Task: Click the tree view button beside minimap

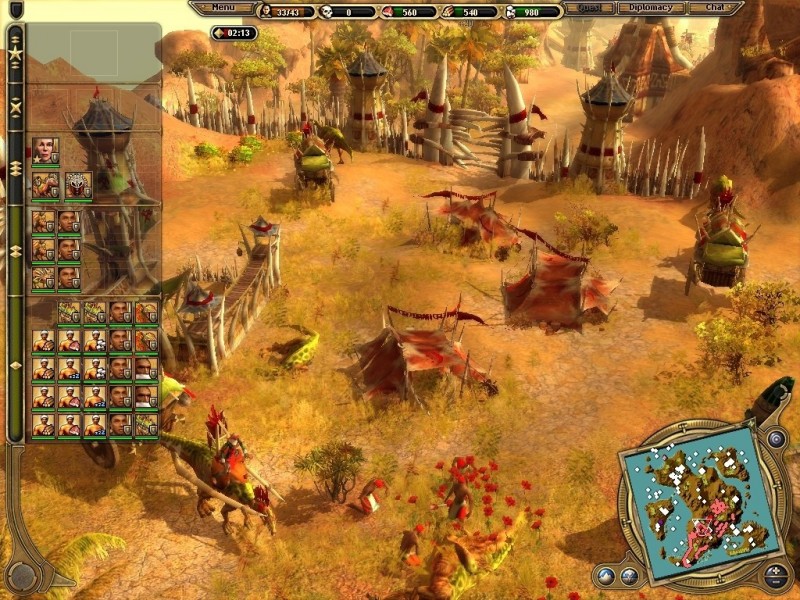Action: point(629,575)
